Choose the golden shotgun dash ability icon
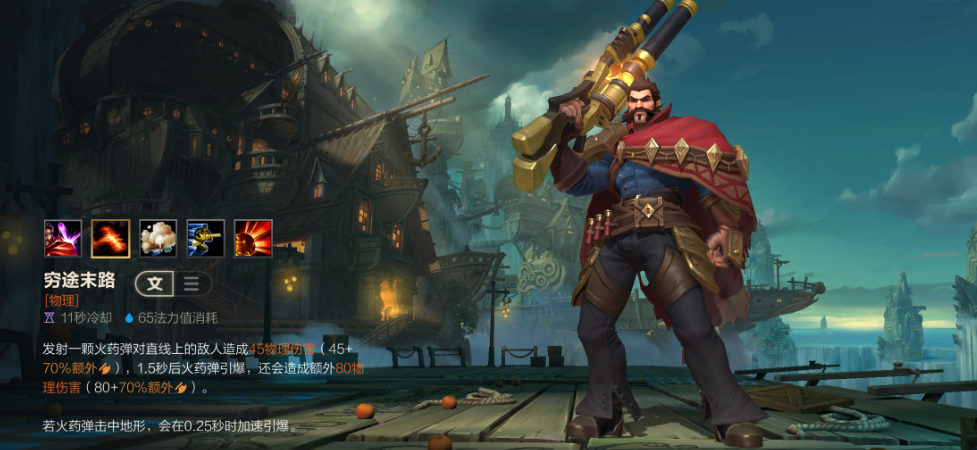The image size is (977, 450). [205, 238]
